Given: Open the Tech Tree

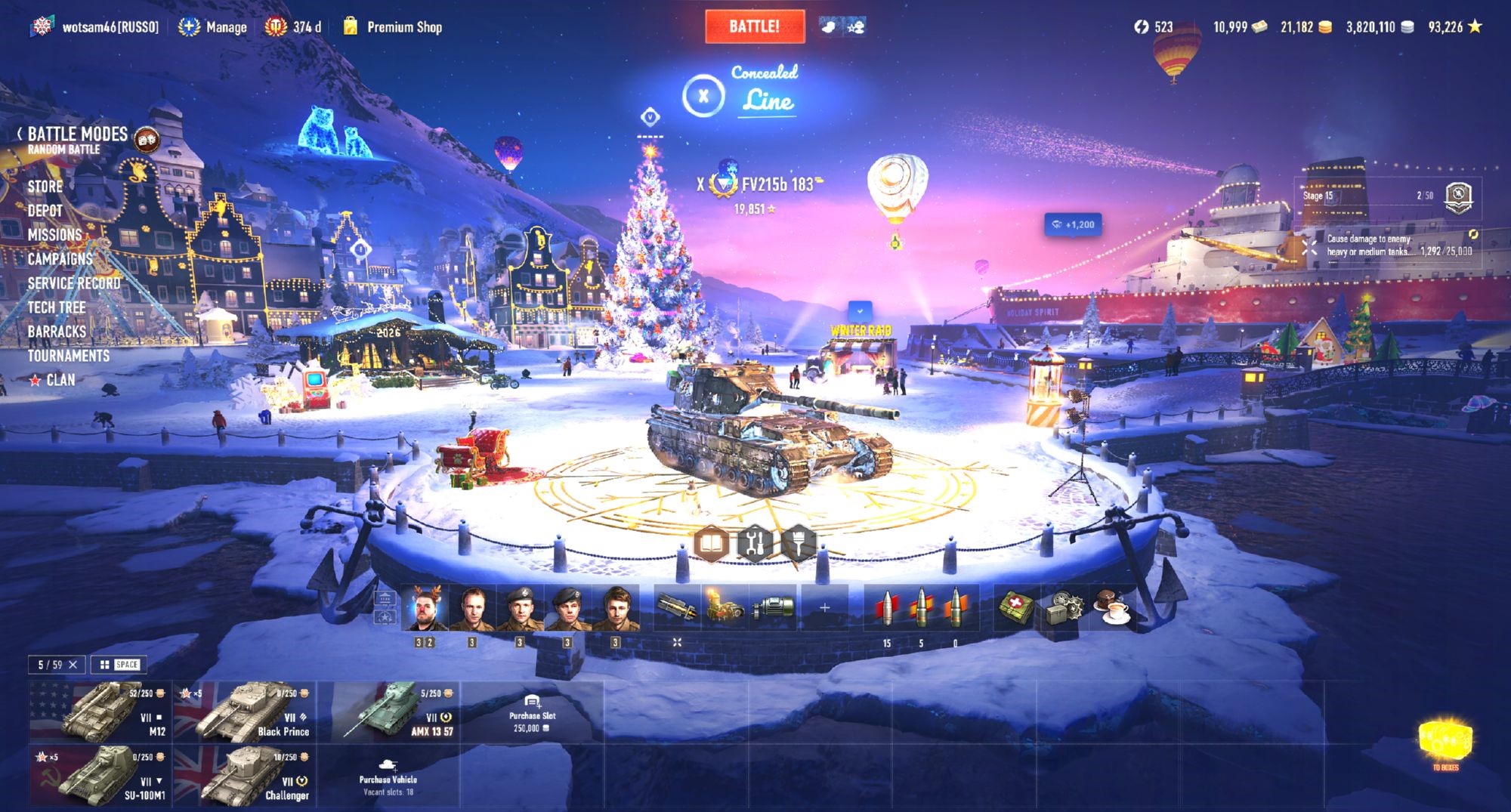Looking at the screenshot, I should pyautogui.click(x=57, y=307).
